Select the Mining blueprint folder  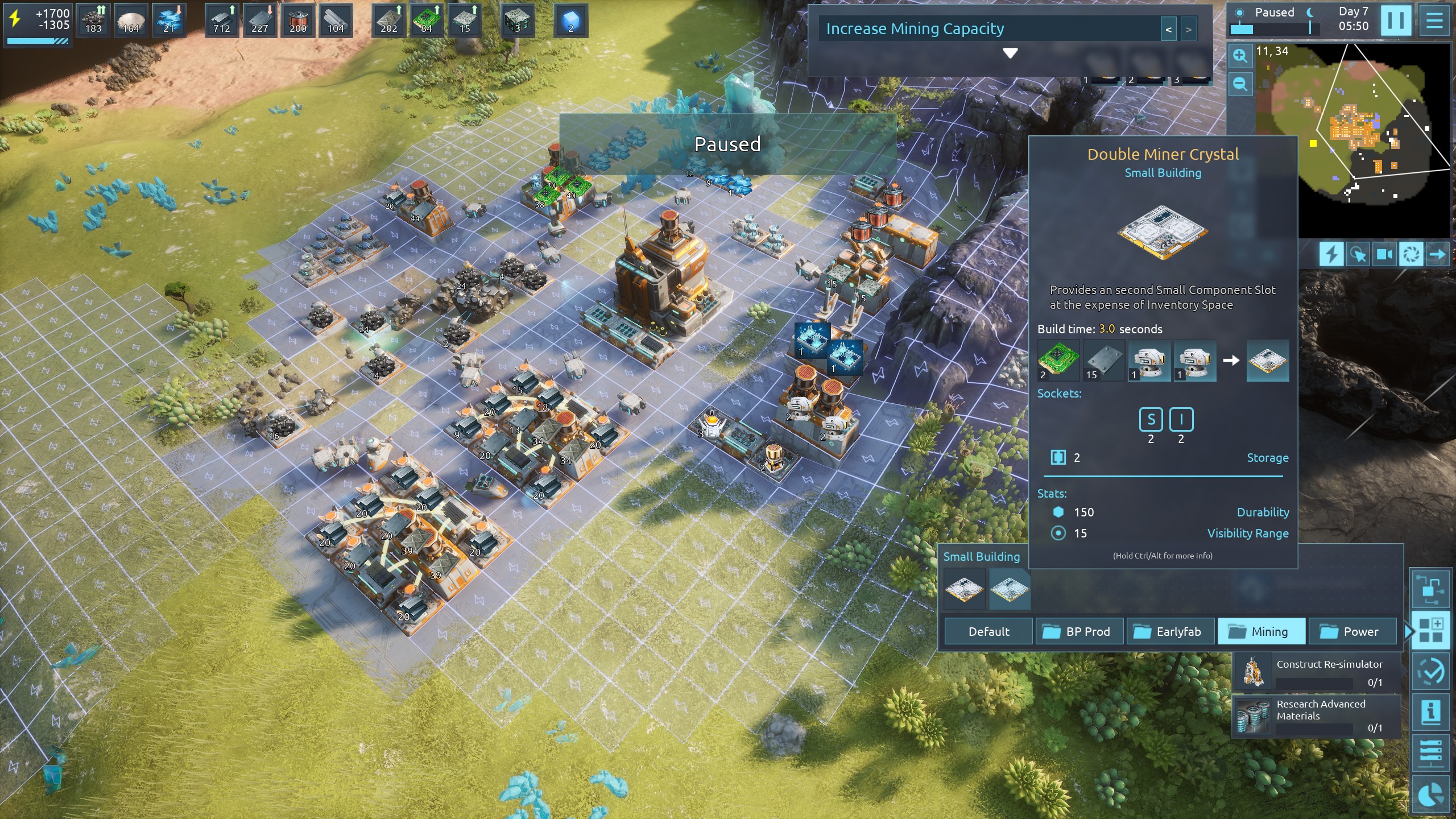[x=1261, y=631]
